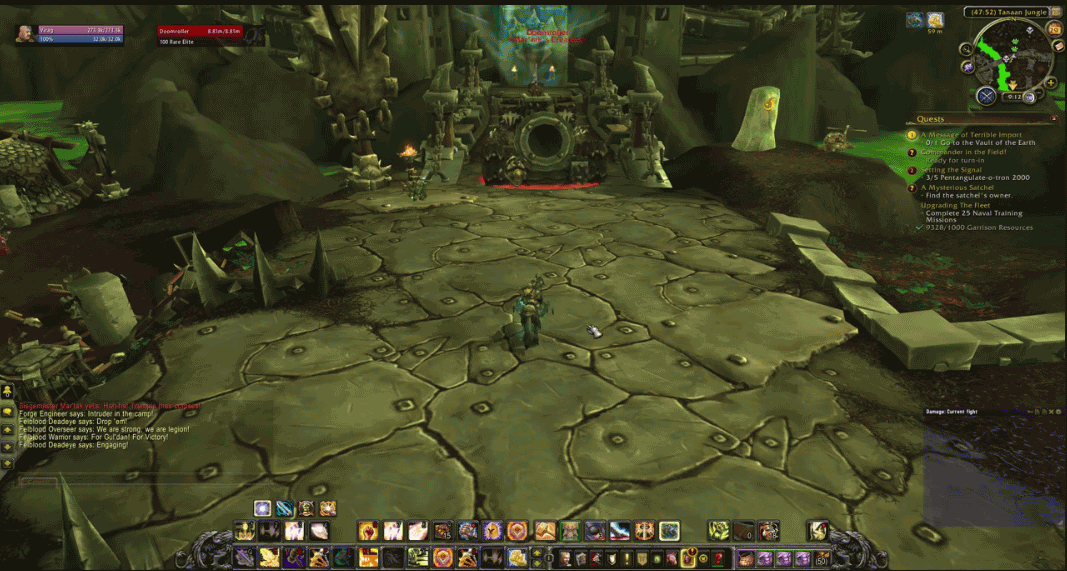Screen dimensions: 1067x571
Task: Select quest Setting the Signal
Action: point(954,170)
